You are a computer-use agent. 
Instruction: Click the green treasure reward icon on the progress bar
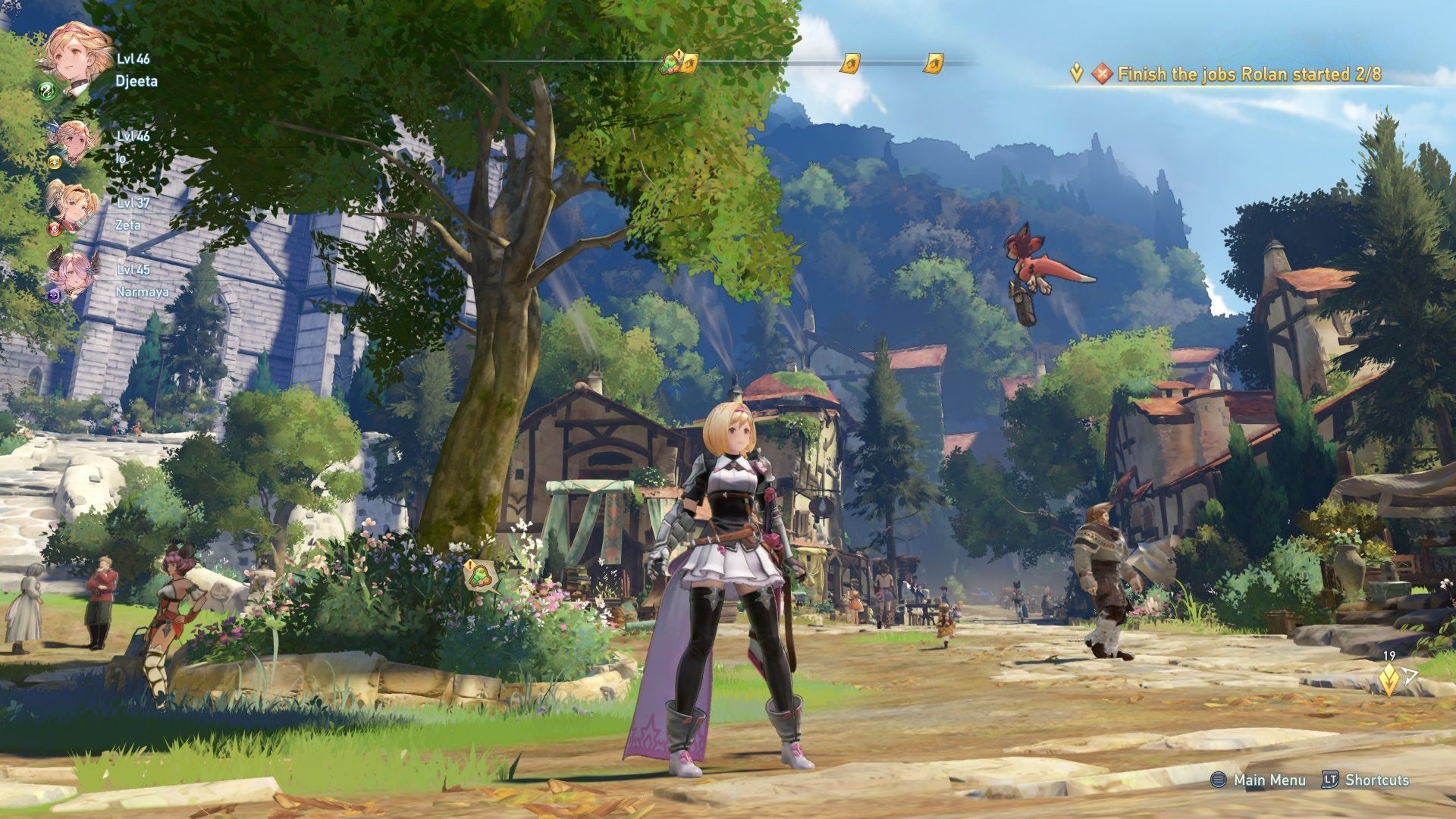click(x=670, y=65)
